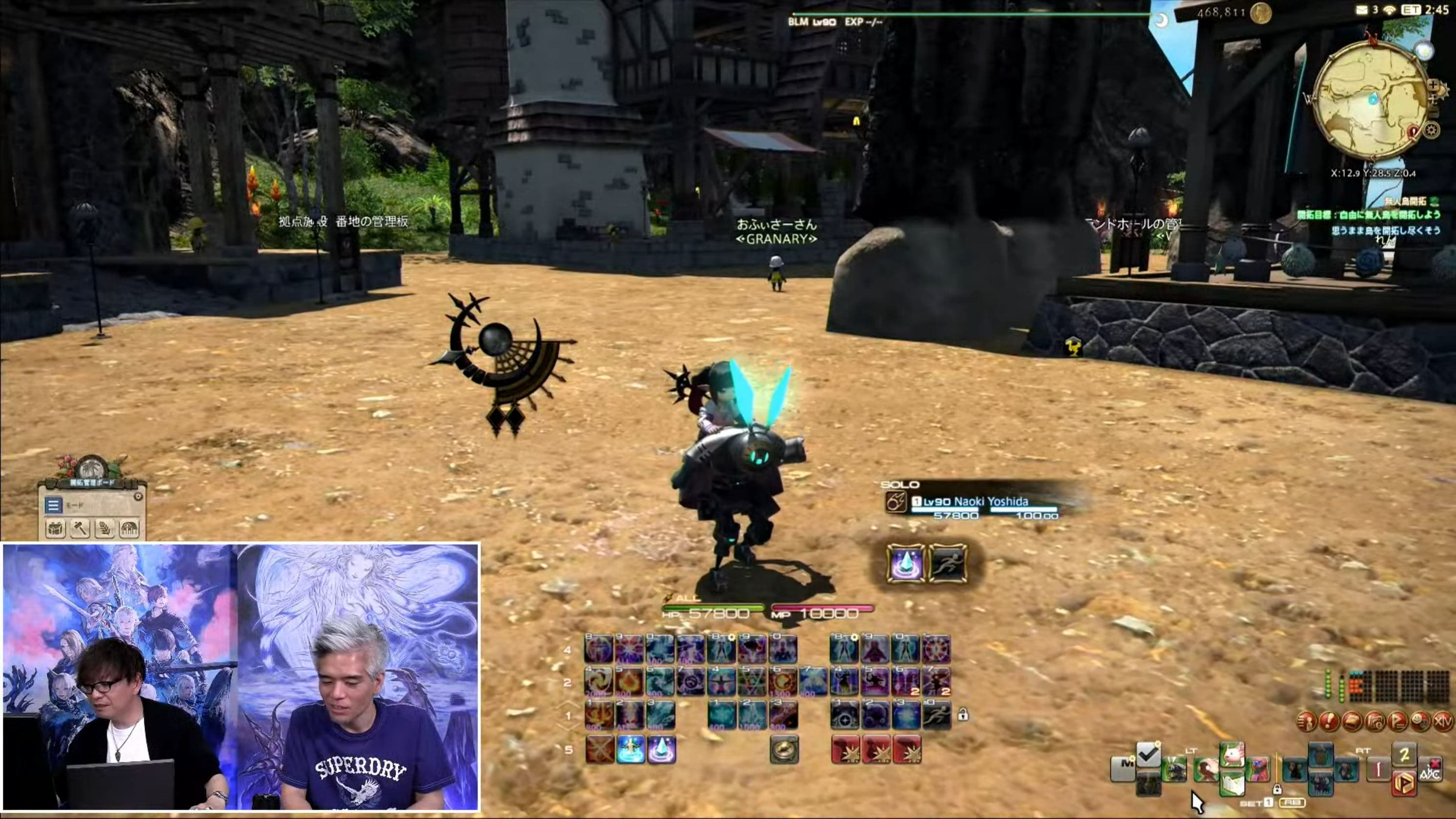Open management board gear settings
Viewport: 1456px width, 819px height.
point(138,496)
